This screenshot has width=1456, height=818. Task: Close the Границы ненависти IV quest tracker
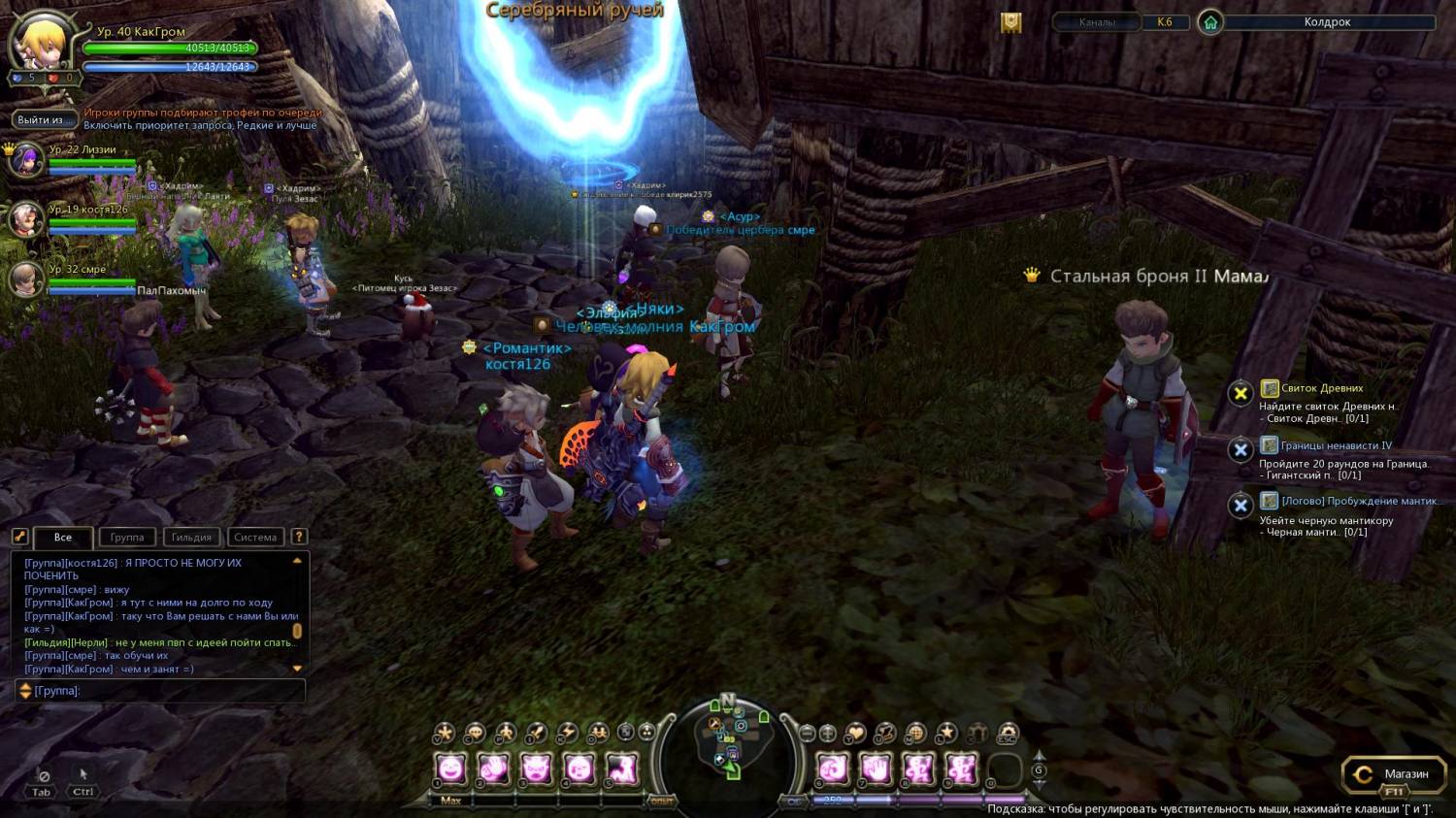1240,450
